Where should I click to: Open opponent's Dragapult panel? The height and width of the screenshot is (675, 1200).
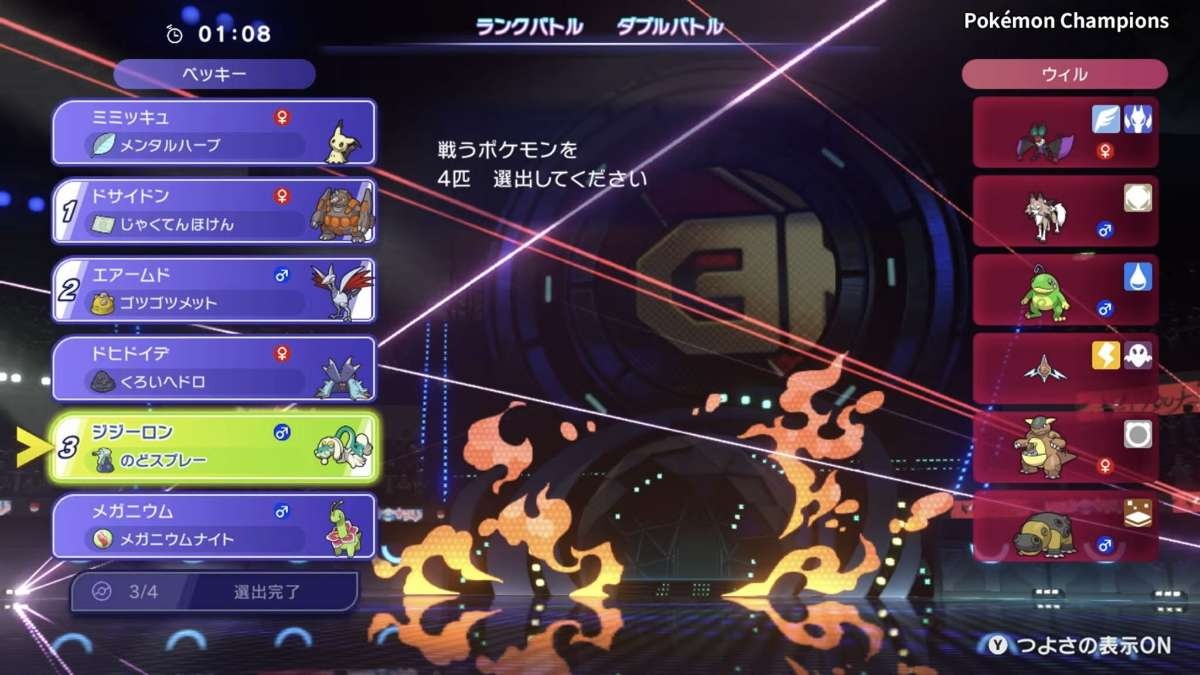pos(1065,369)
